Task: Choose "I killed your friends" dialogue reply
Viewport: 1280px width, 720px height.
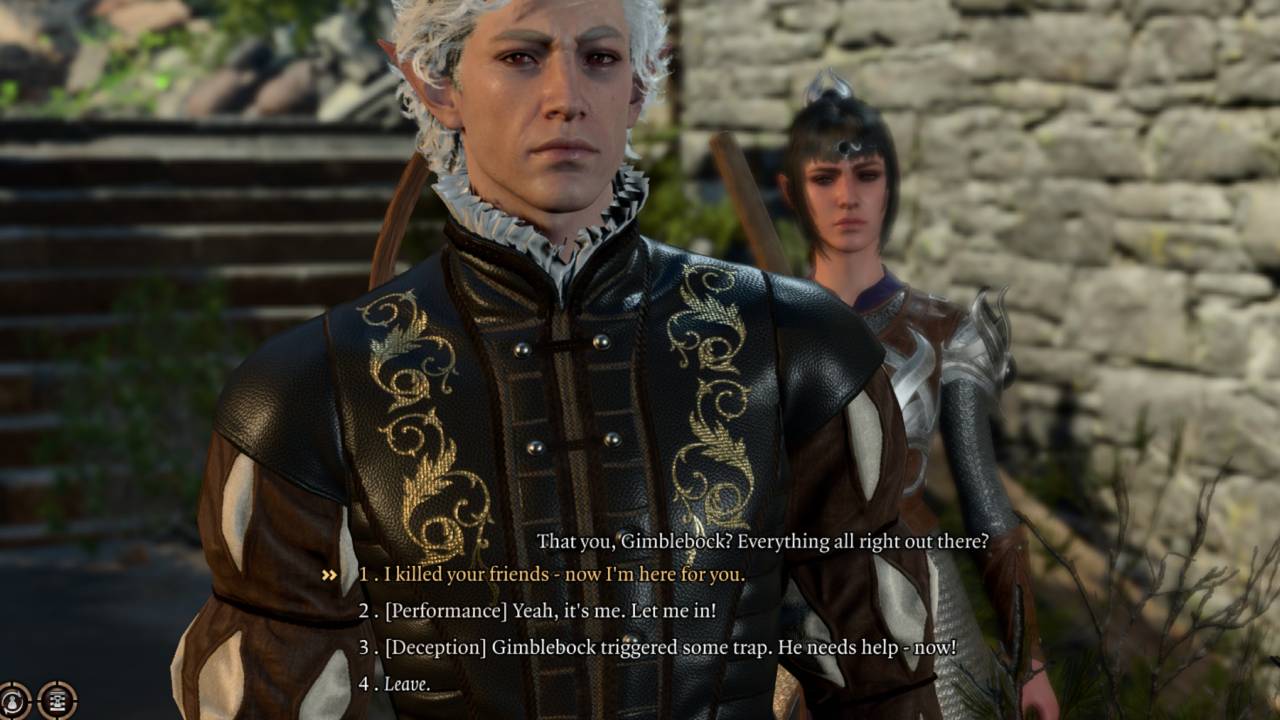Action: 563,575
